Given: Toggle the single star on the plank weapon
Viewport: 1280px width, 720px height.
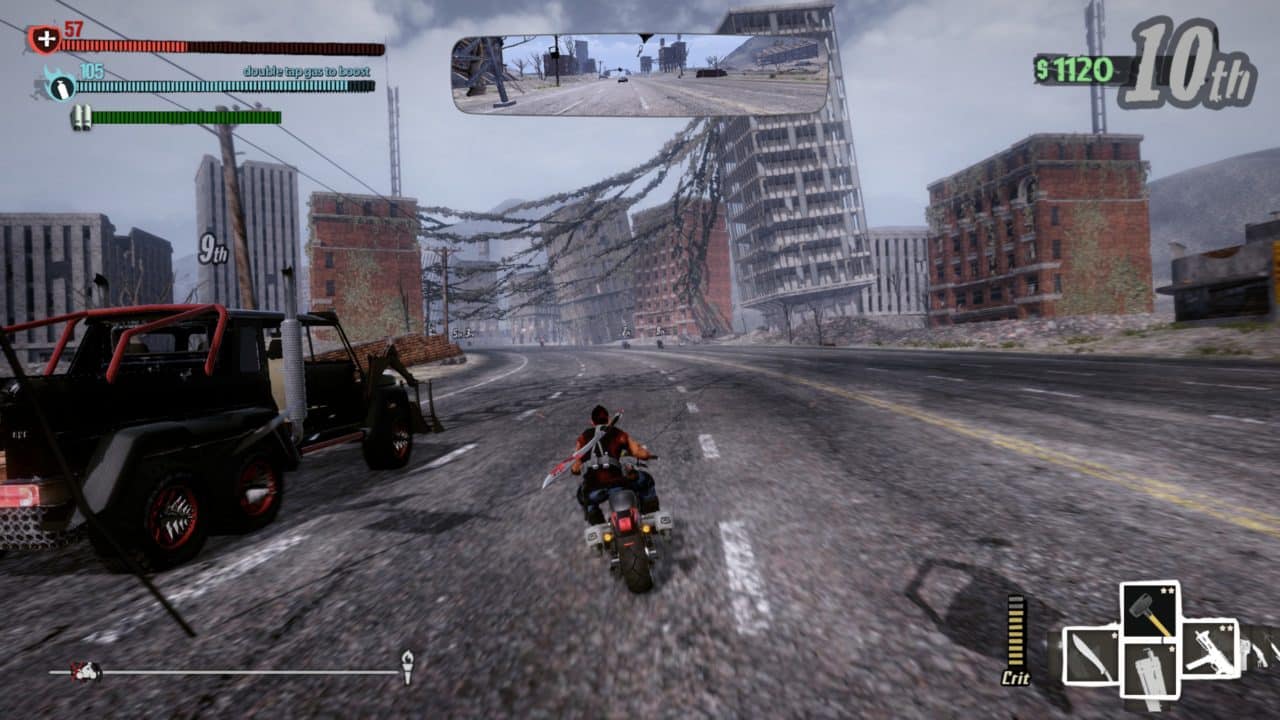Looking at the screenshot, I should (x=1171, y=649).
